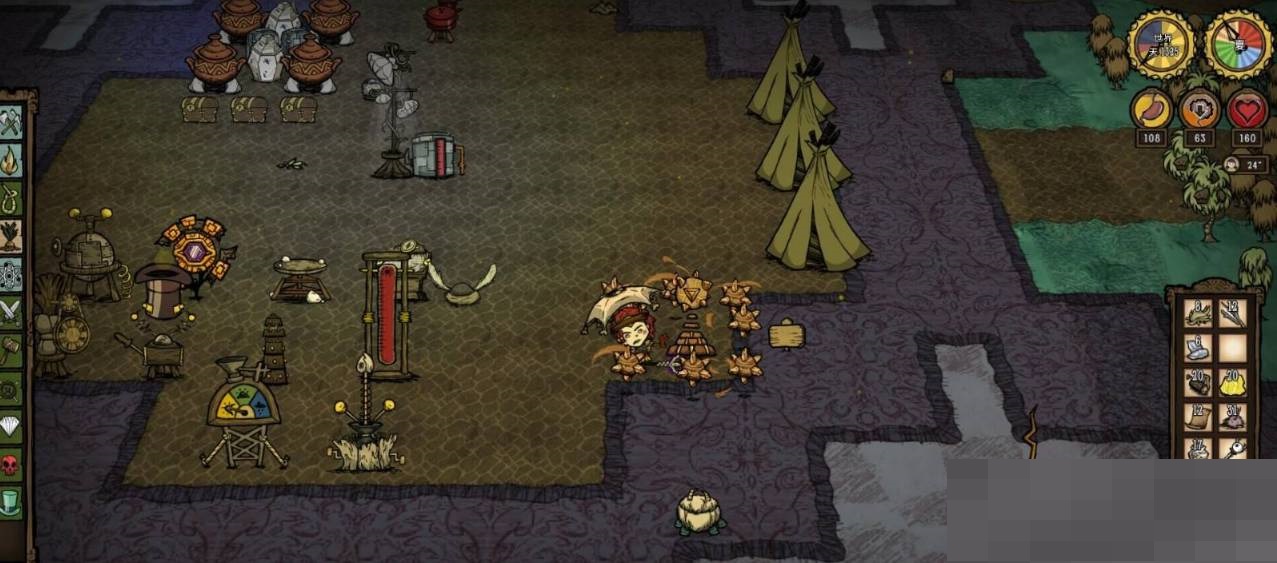Pick the papyrus stack of 12
Viewport: 1277px width, 563px height.
pyautogui.click(x=1198, y=416)
